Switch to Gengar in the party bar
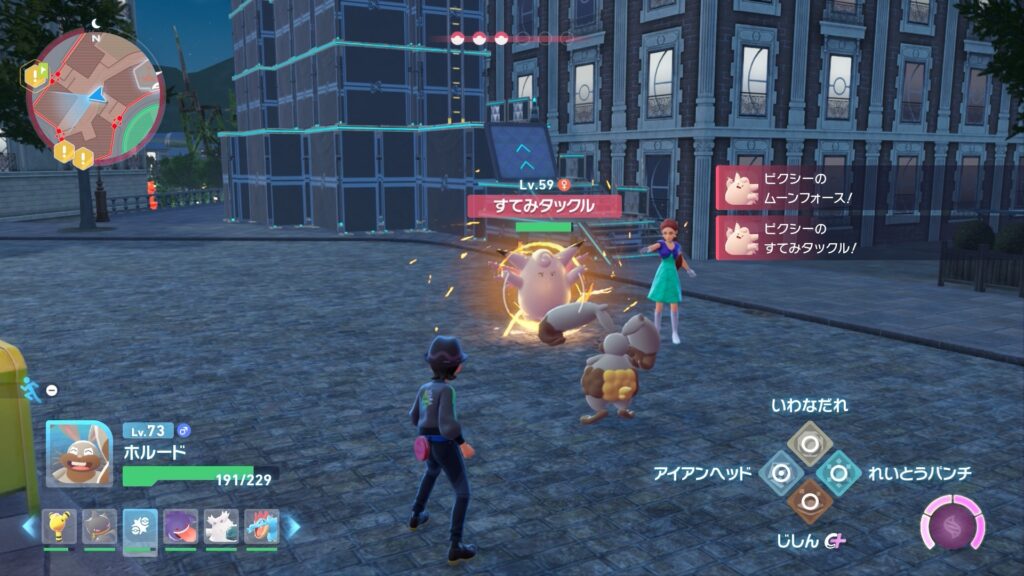Viewport: 1024px width, 576px height. pos(181,527)
